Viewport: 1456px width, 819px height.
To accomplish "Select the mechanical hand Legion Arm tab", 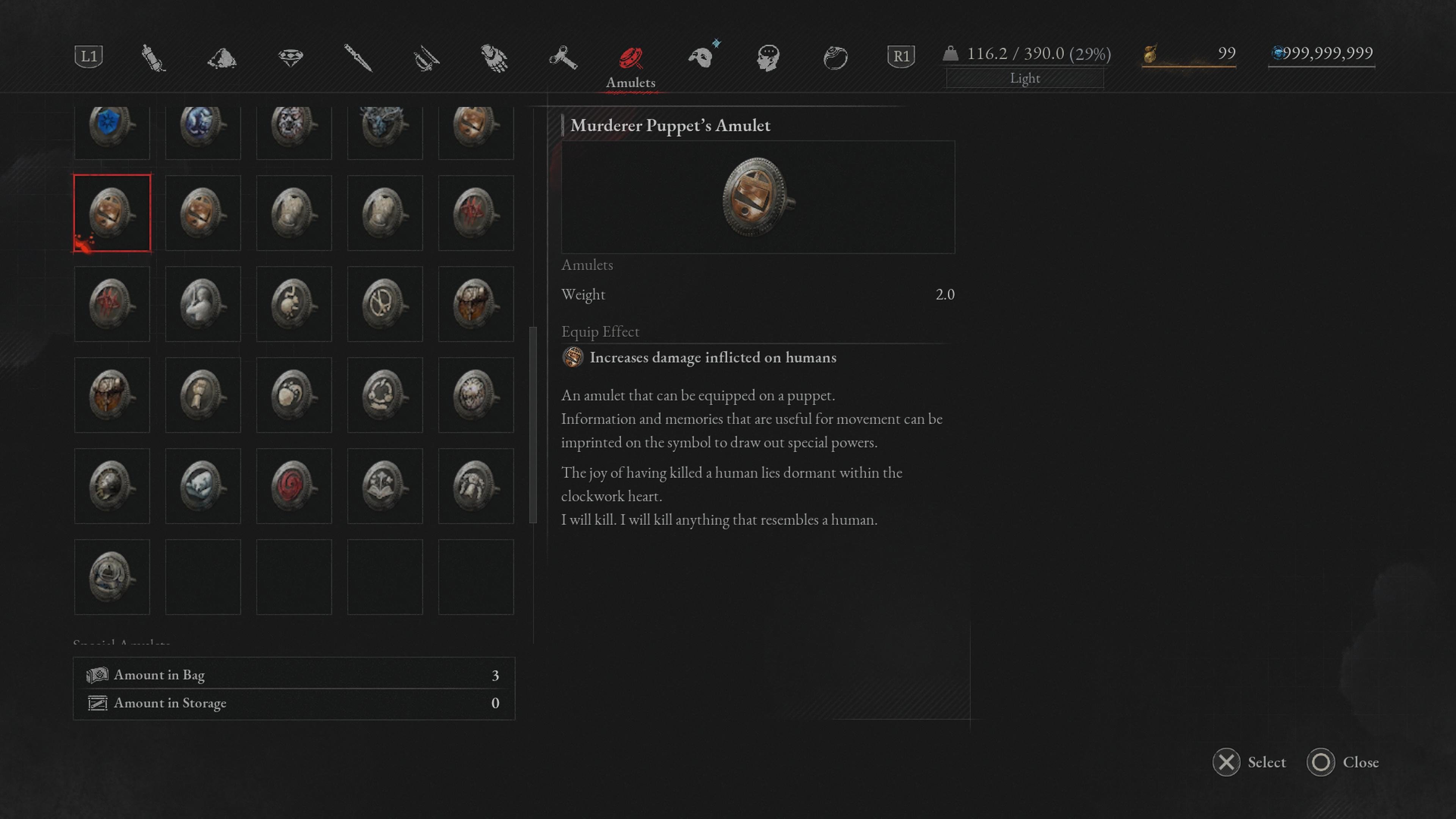I will pos(494,58).
